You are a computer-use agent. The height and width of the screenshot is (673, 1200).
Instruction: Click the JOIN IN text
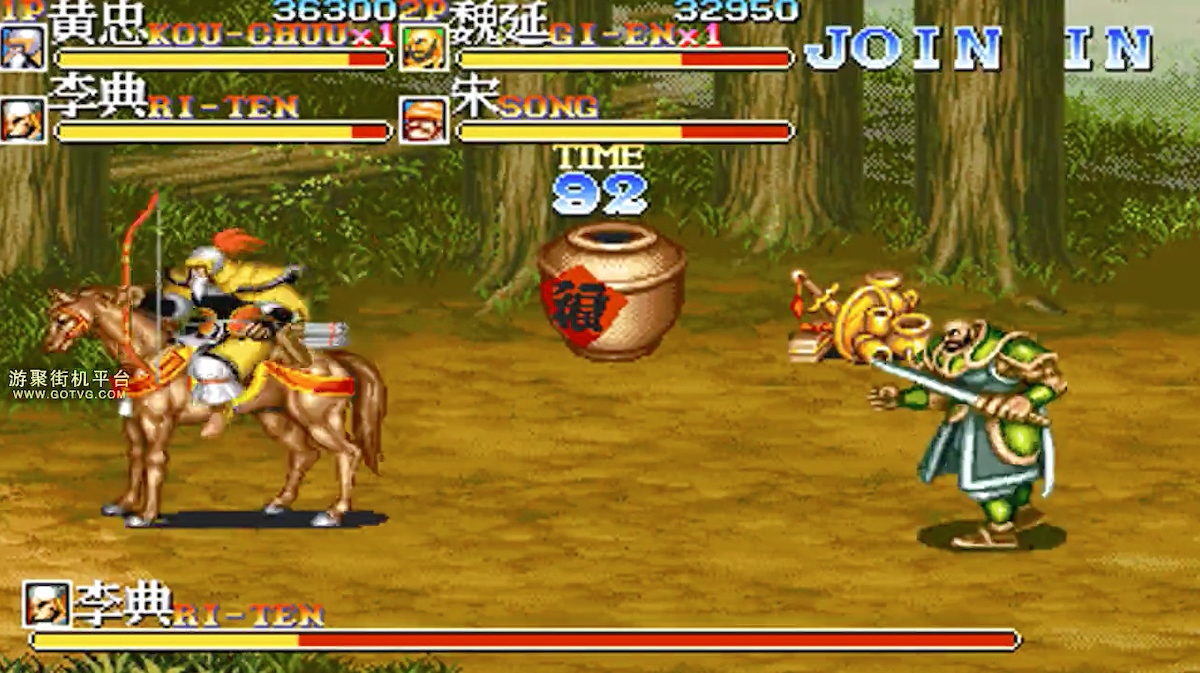point(978,48)
